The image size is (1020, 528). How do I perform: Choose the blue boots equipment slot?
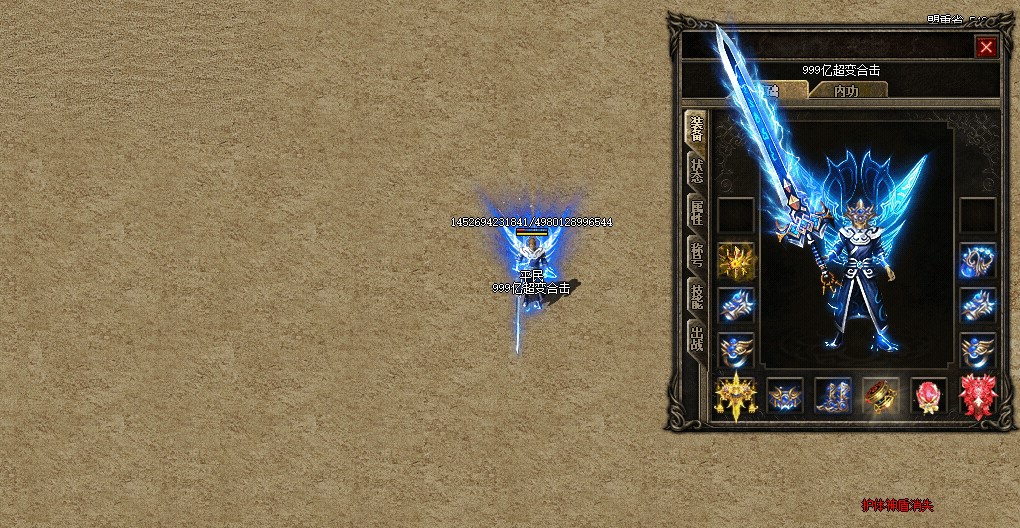832,396
